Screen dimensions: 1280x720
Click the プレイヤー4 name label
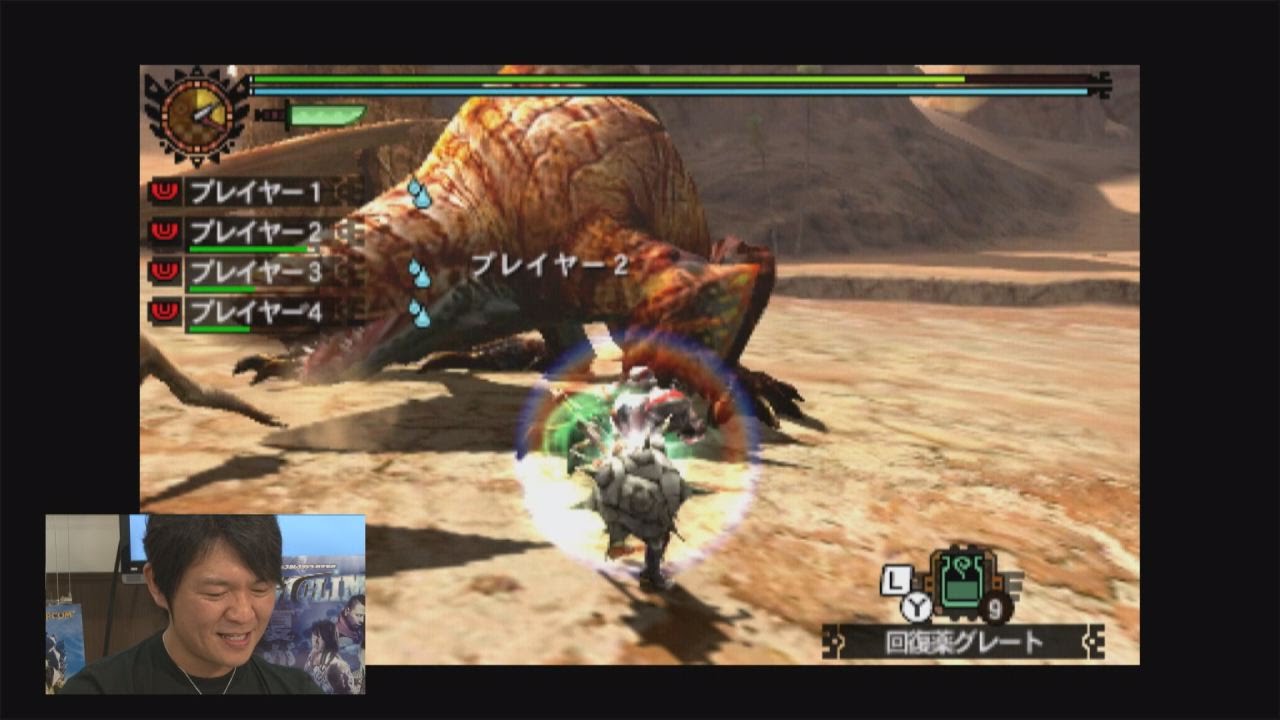(x=255, y=310)
